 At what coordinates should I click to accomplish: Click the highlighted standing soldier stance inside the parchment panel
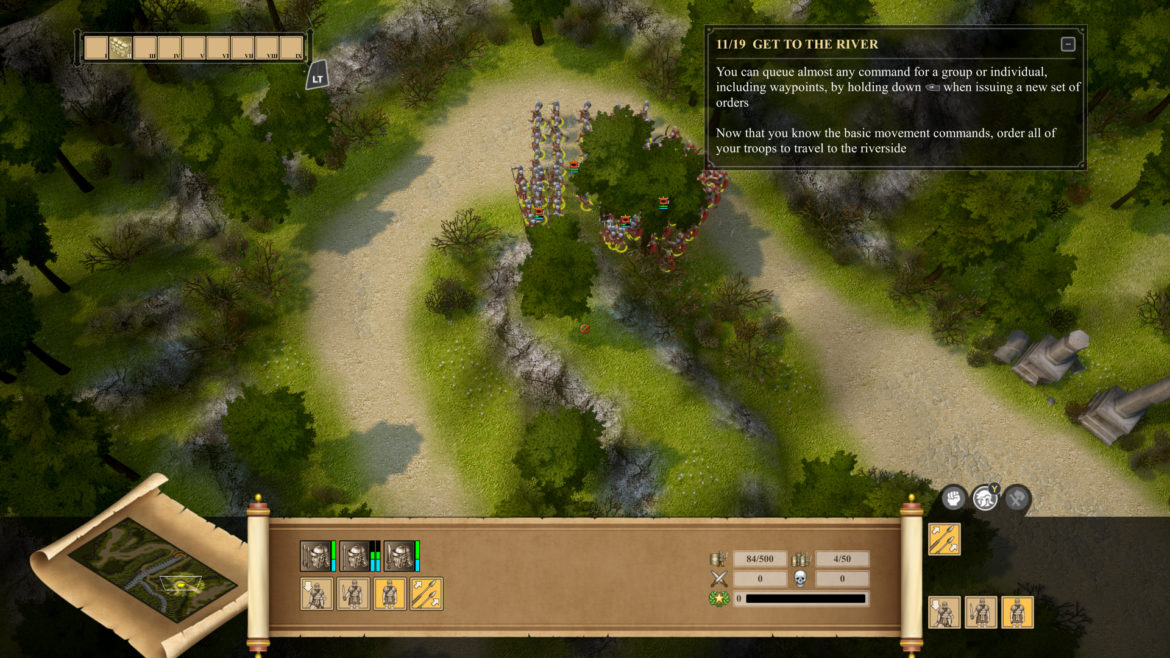click(x=389, y=594)
